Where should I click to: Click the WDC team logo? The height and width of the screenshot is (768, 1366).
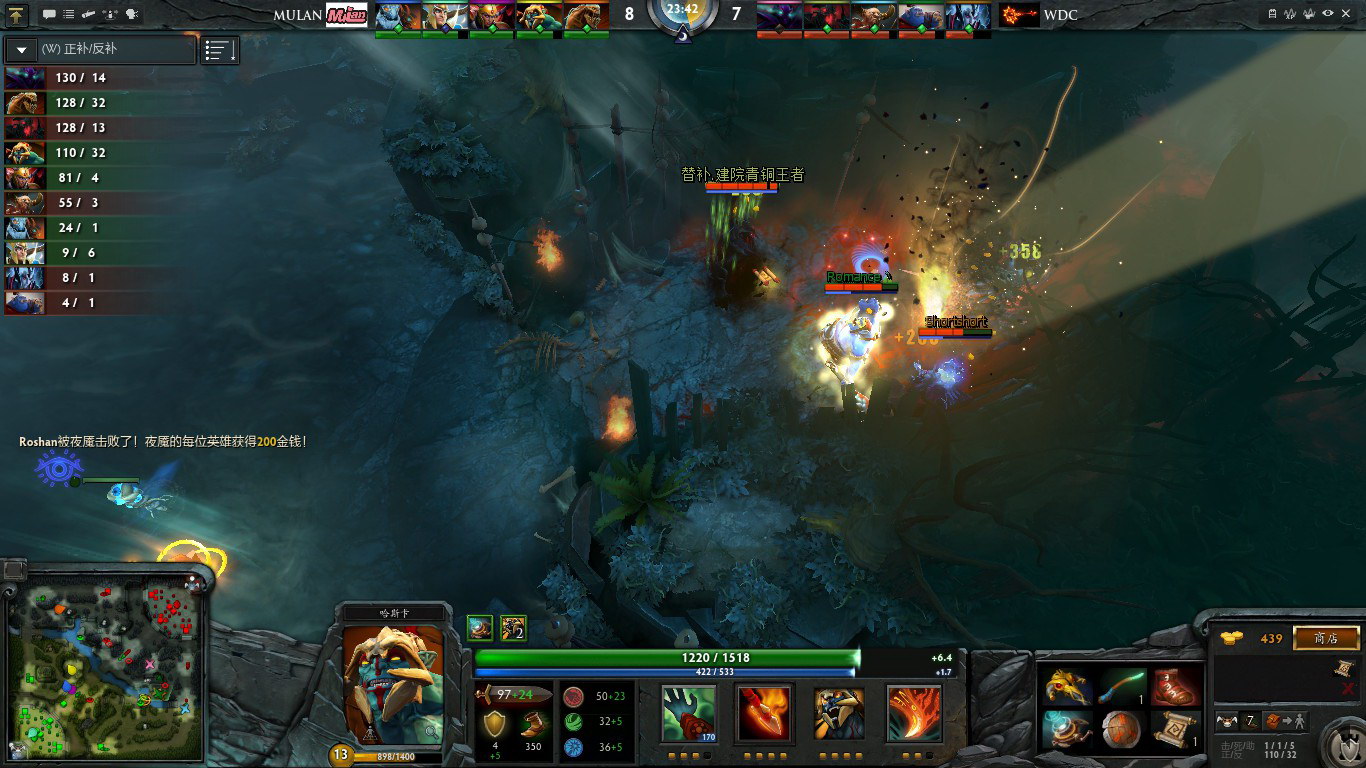pos(1018,15)
